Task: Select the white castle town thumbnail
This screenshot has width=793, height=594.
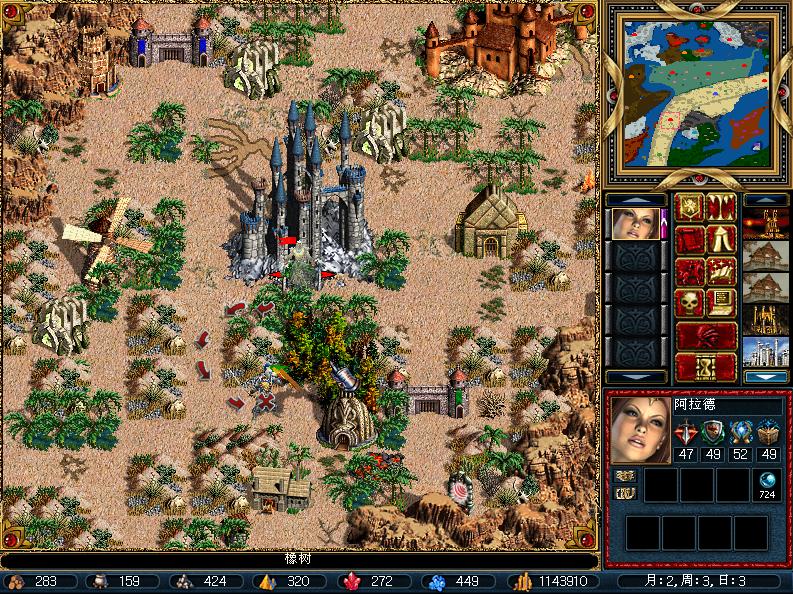Action: click(x=765, y=351)
